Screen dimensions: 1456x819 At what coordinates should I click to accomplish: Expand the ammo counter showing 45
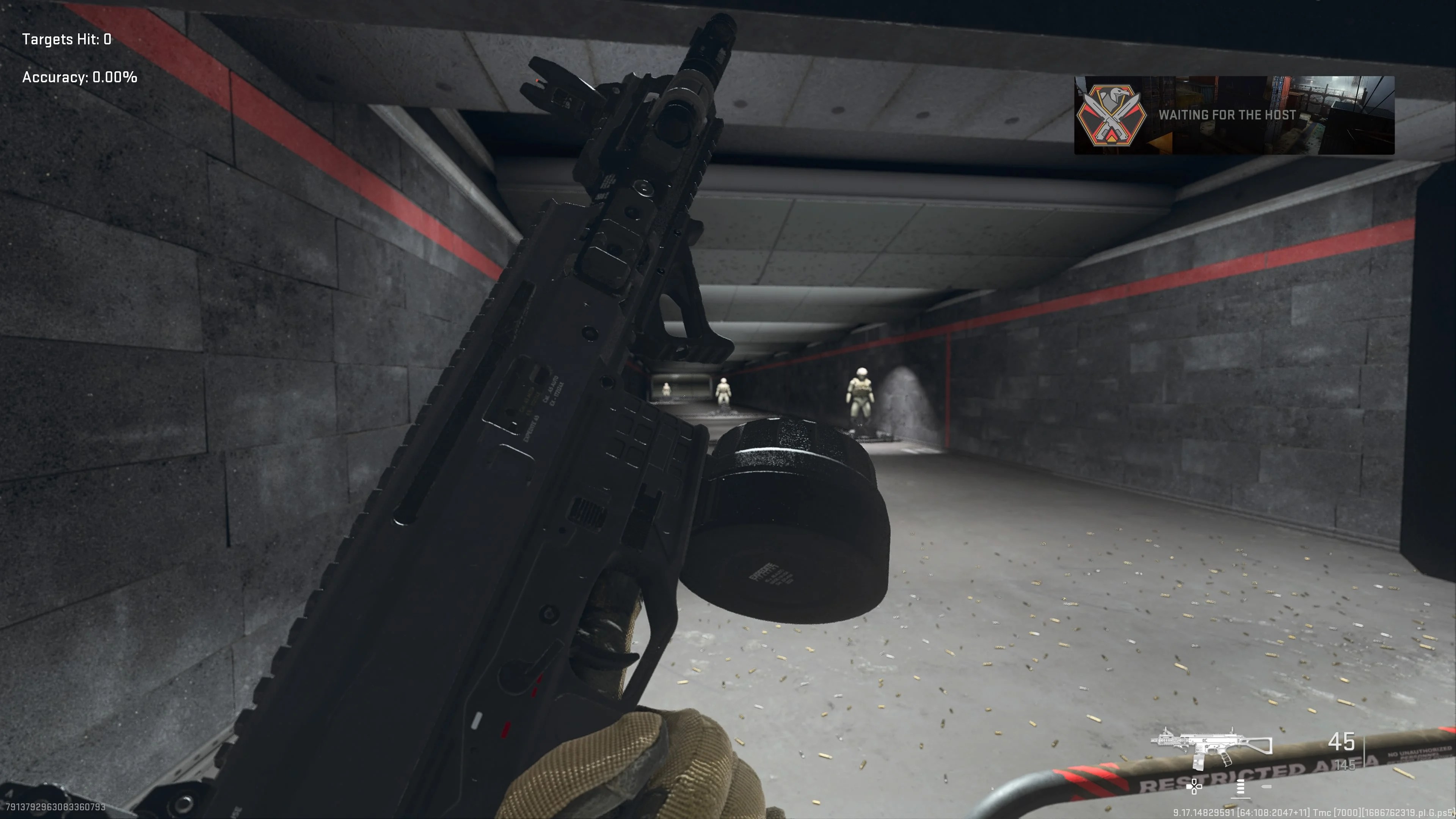(x=1341, y=743)
